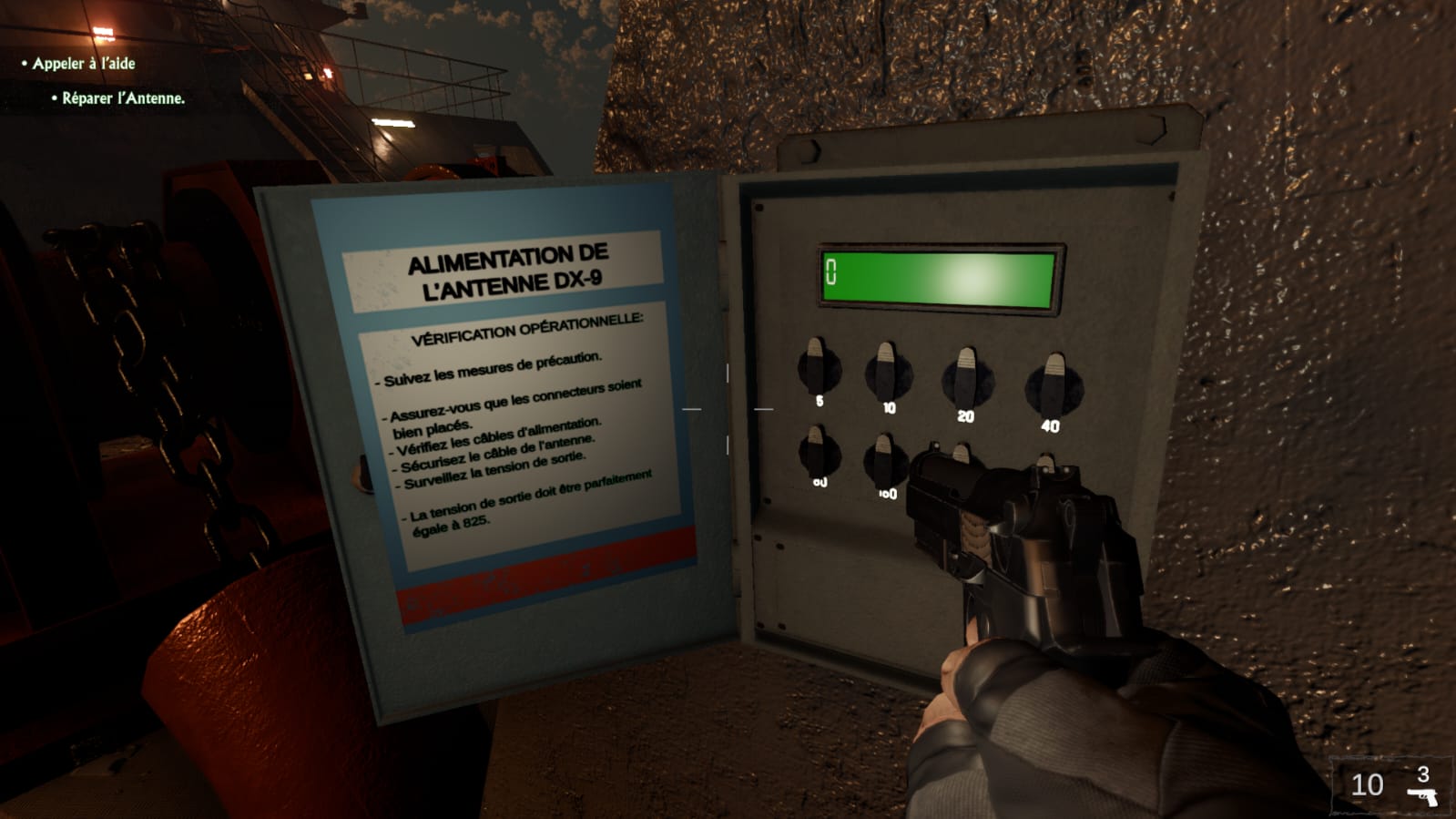Flip the 160 switch in the bottom row
The width and height of the screenshot is (1456, 819).
click(x=883, y=459)
